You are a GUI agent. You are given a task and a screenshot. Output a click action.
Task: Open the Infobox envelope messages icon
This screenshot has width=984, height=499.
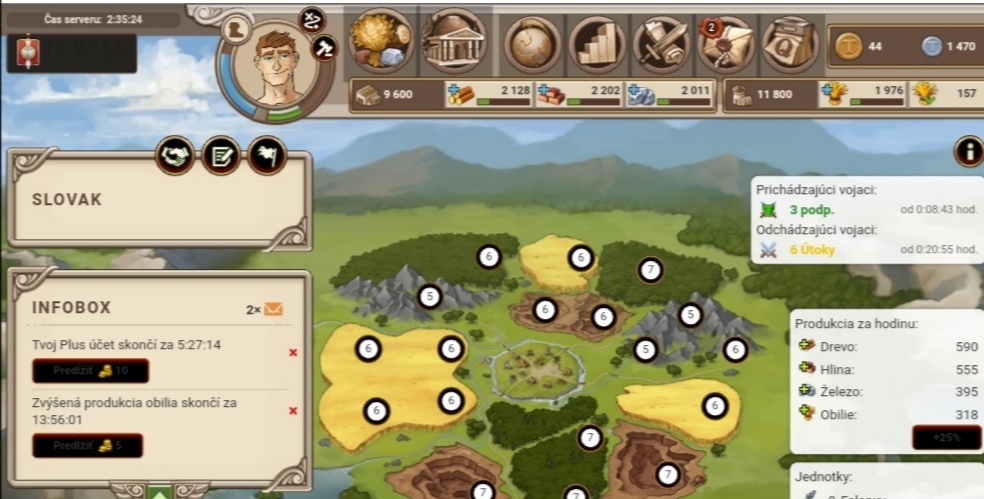(x=273, y=309)
